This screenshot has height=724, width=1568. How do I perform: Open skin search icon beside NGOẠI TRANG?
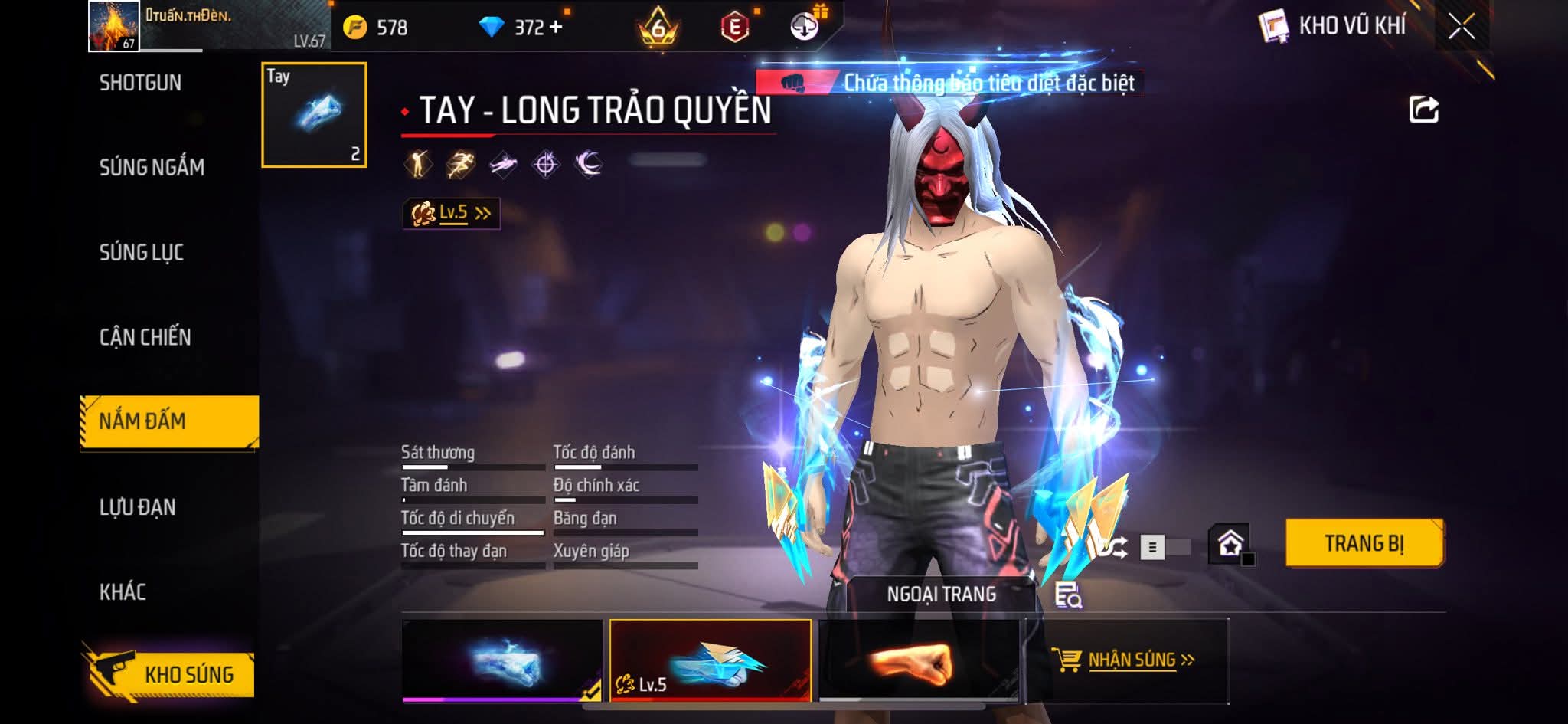pos(1067,595)
